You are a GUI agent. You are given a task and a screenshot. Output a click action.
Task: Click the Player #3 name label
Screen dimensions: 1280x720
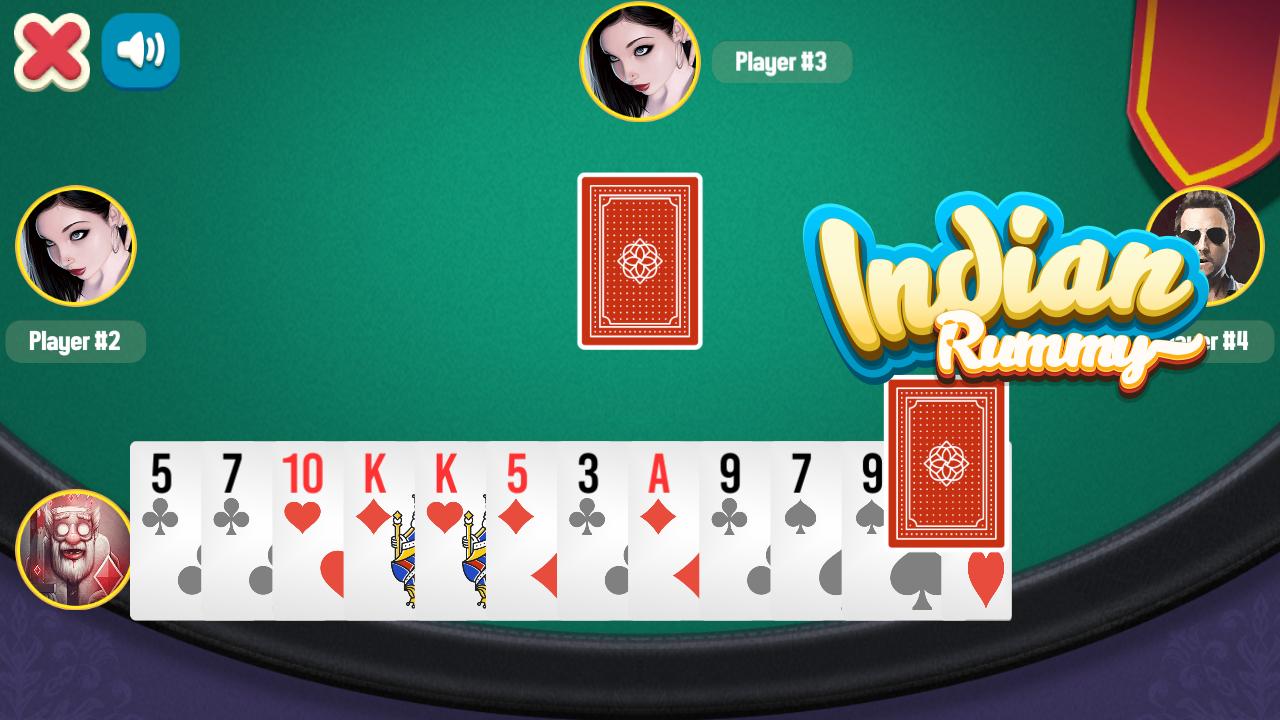point(782,62)
